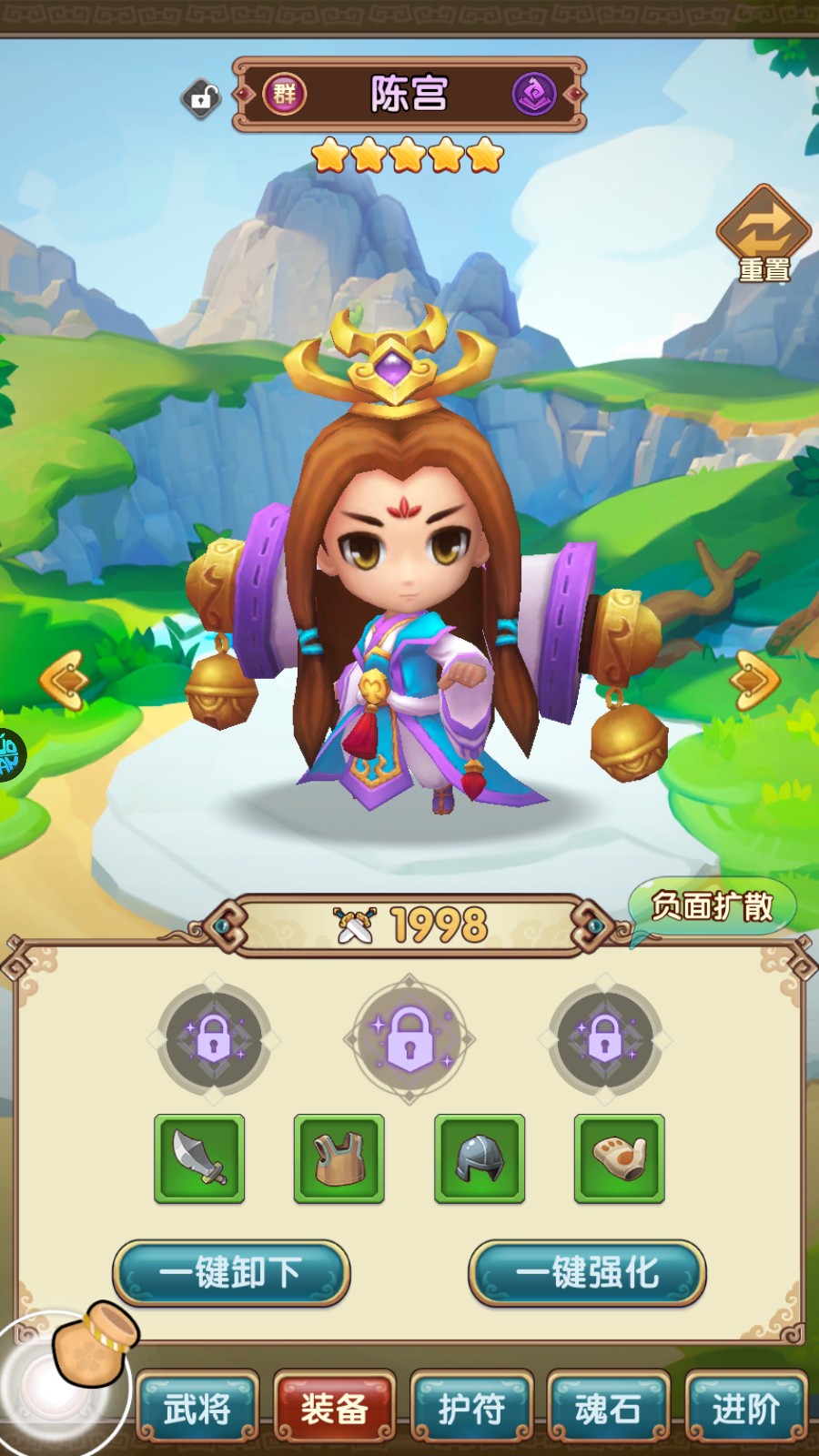Select the gloves equipment slot
The width and height of the screenshot is (819, 1456).
click(x=620, y=1158)
